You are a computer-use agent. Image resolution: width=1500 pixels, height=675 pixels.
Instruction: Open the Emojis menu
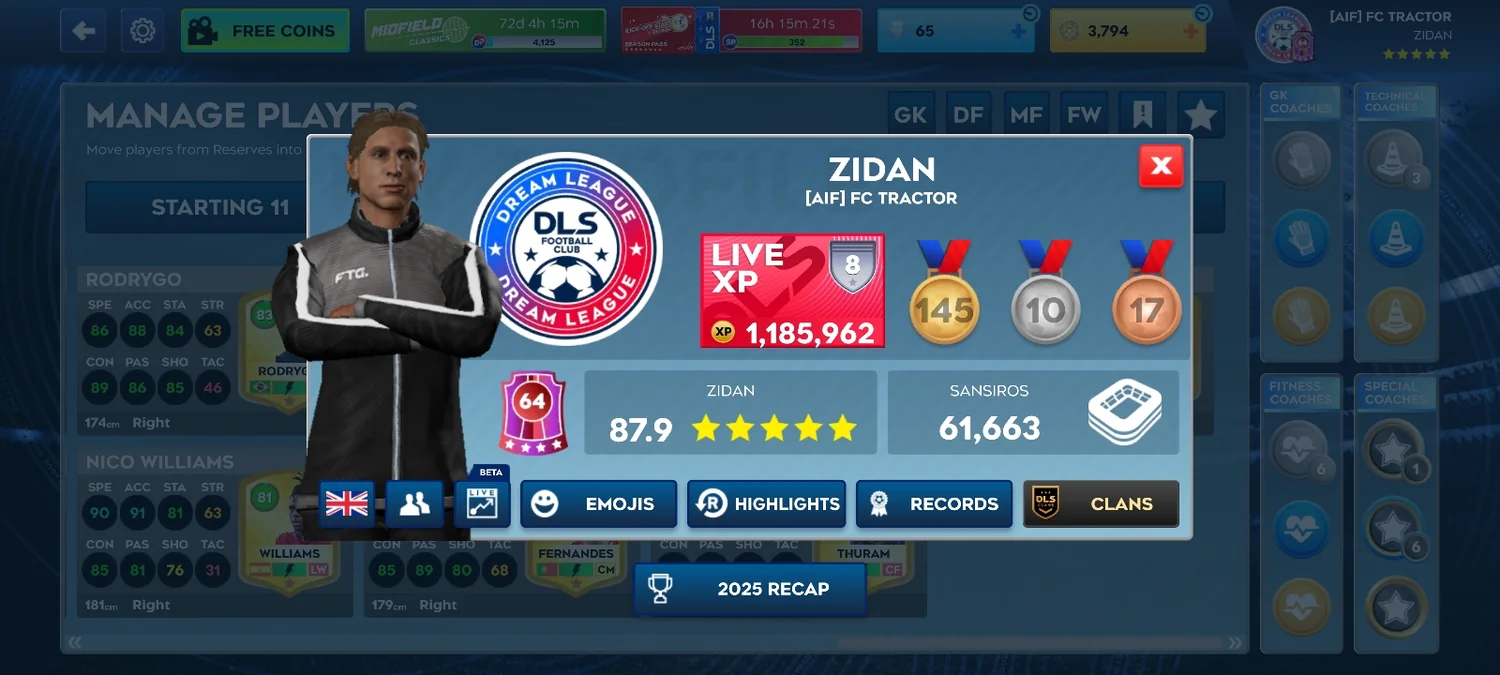598,504
